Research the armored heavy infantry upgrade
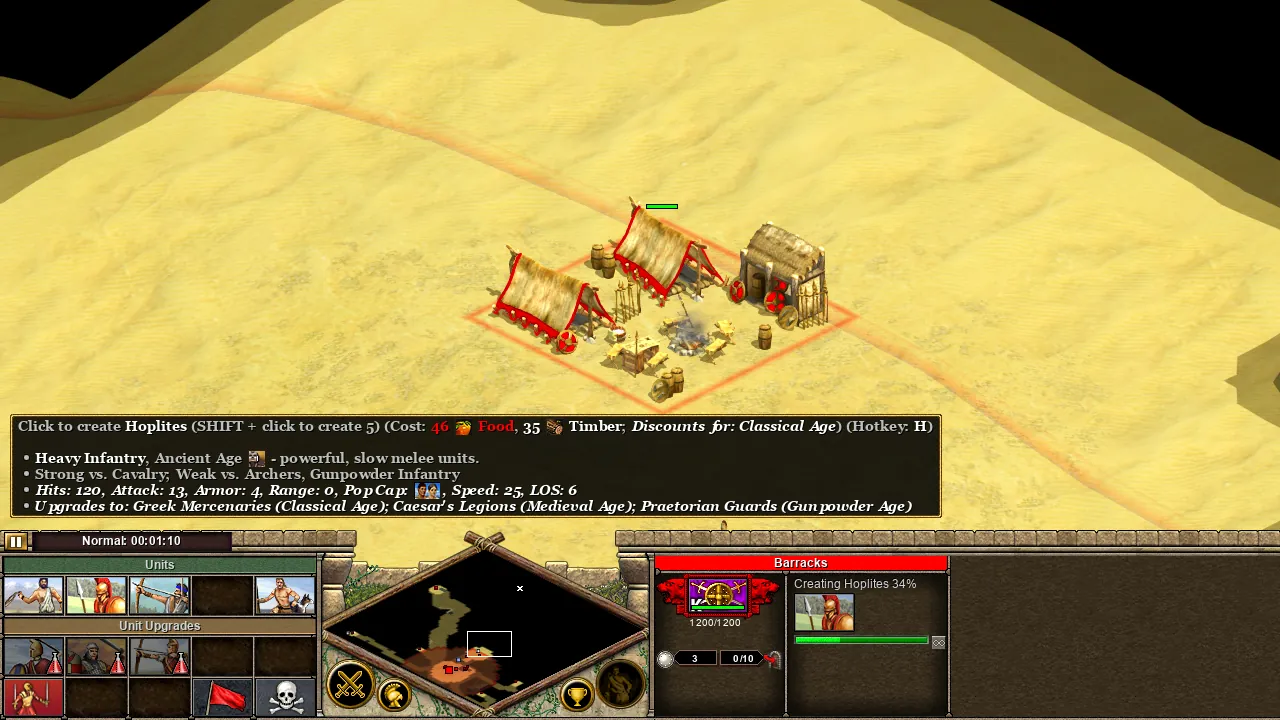This screenshot has height=720, width=1280. [96, 656]
